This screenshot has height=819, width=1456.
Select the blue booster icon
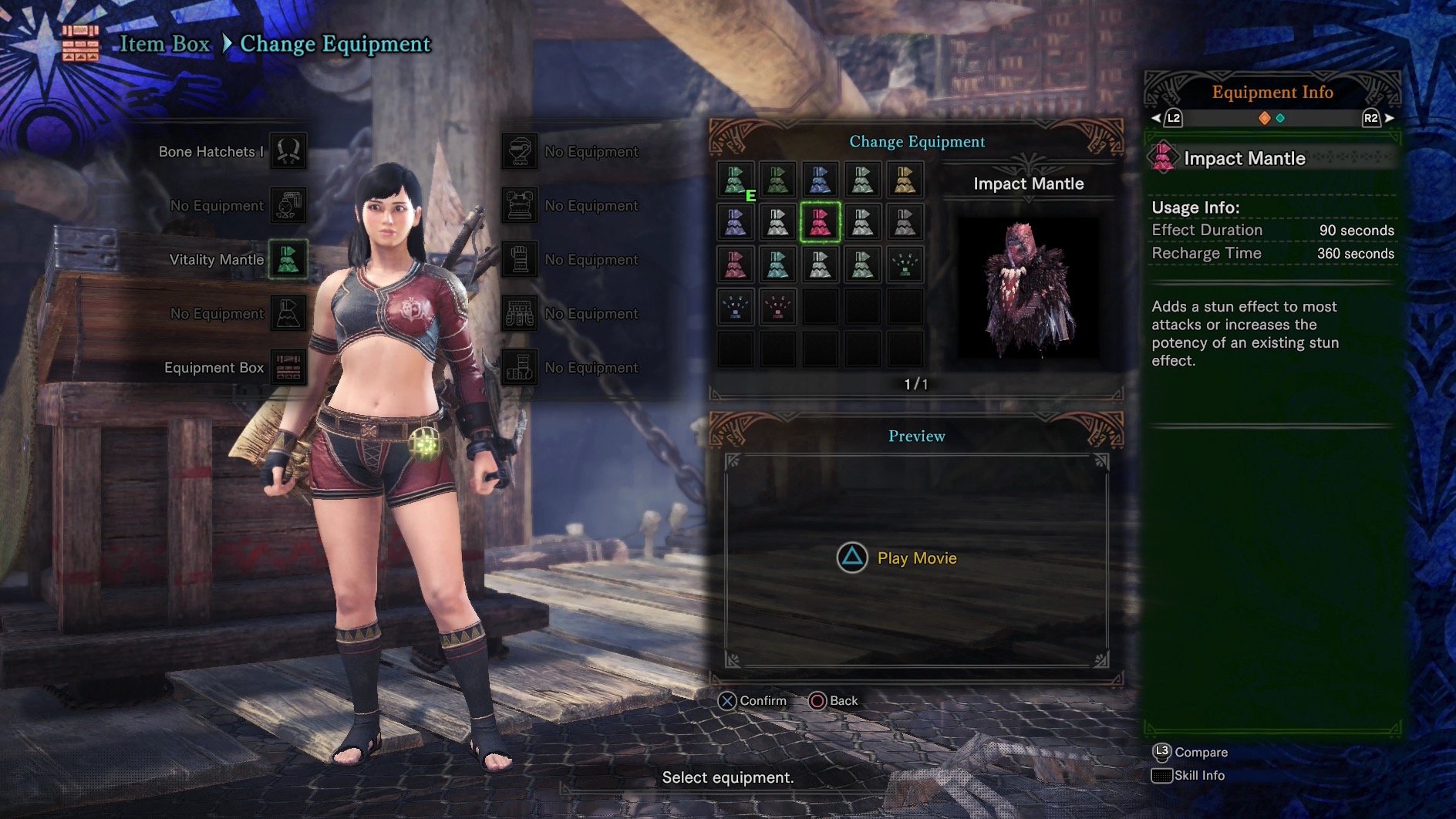click(736, 307)
